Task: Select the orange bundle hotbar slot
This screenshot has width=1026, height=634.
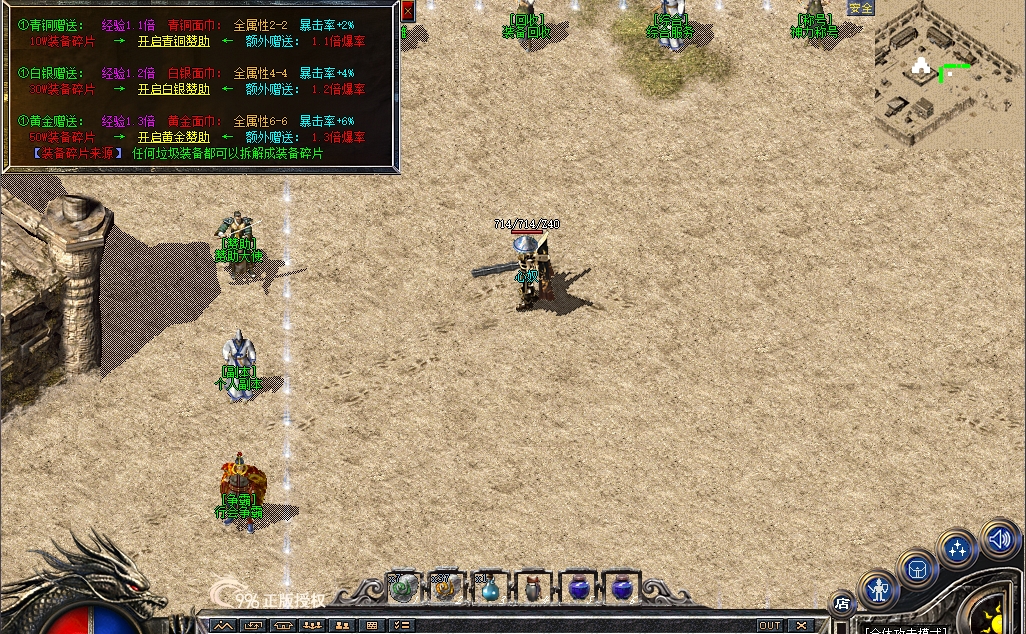Action: (x=446, y=588)
